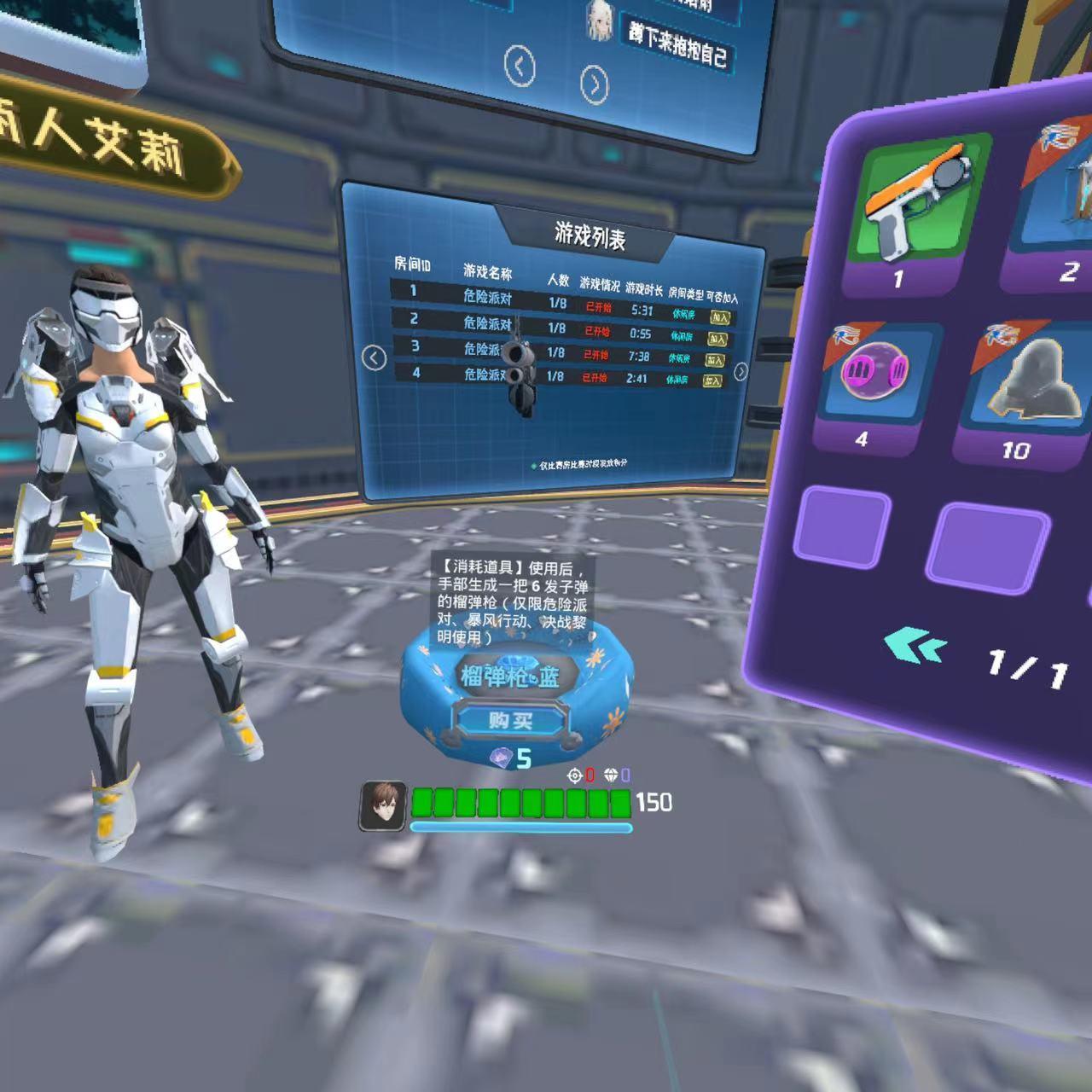Join room 1 with the 加入 button
The height and width of the screenshot is (1092, 1092).
pos(721,317)
